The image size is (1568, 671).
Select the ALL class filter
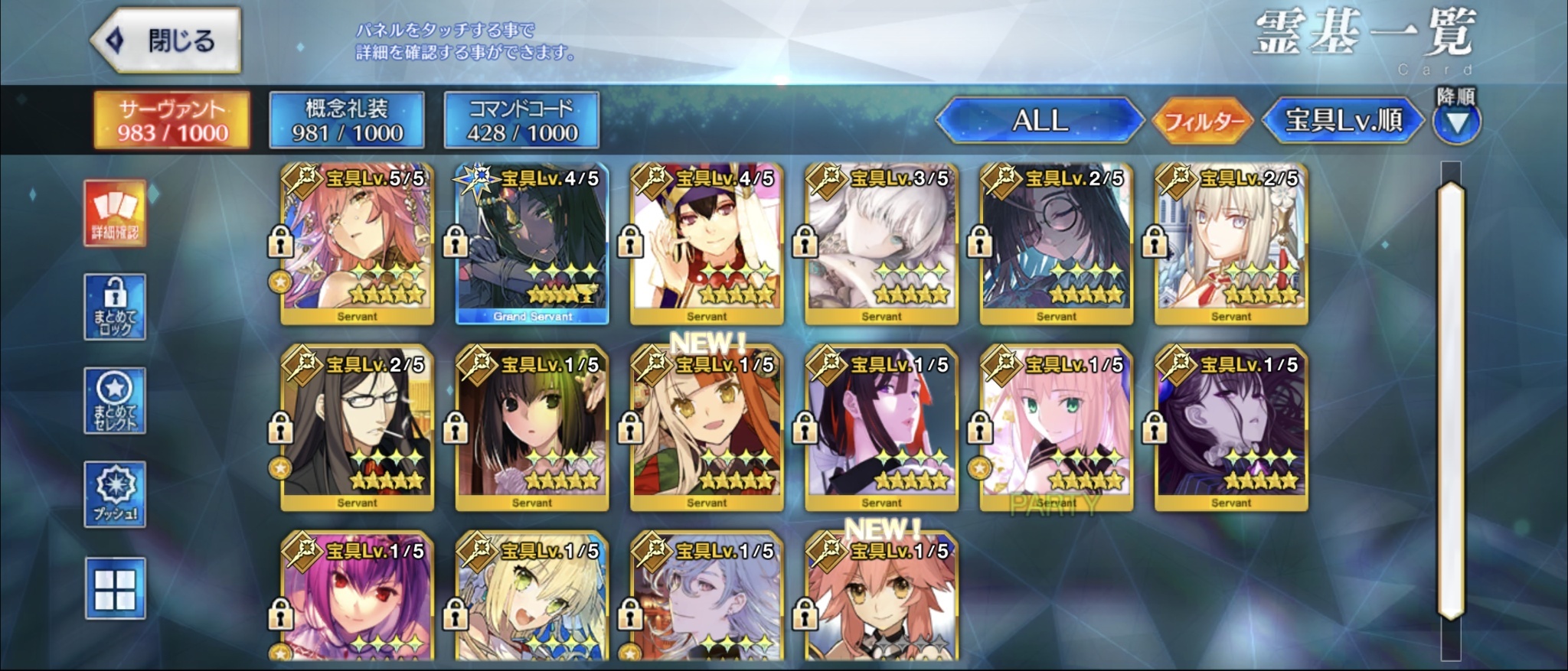tap(1039, 120)
